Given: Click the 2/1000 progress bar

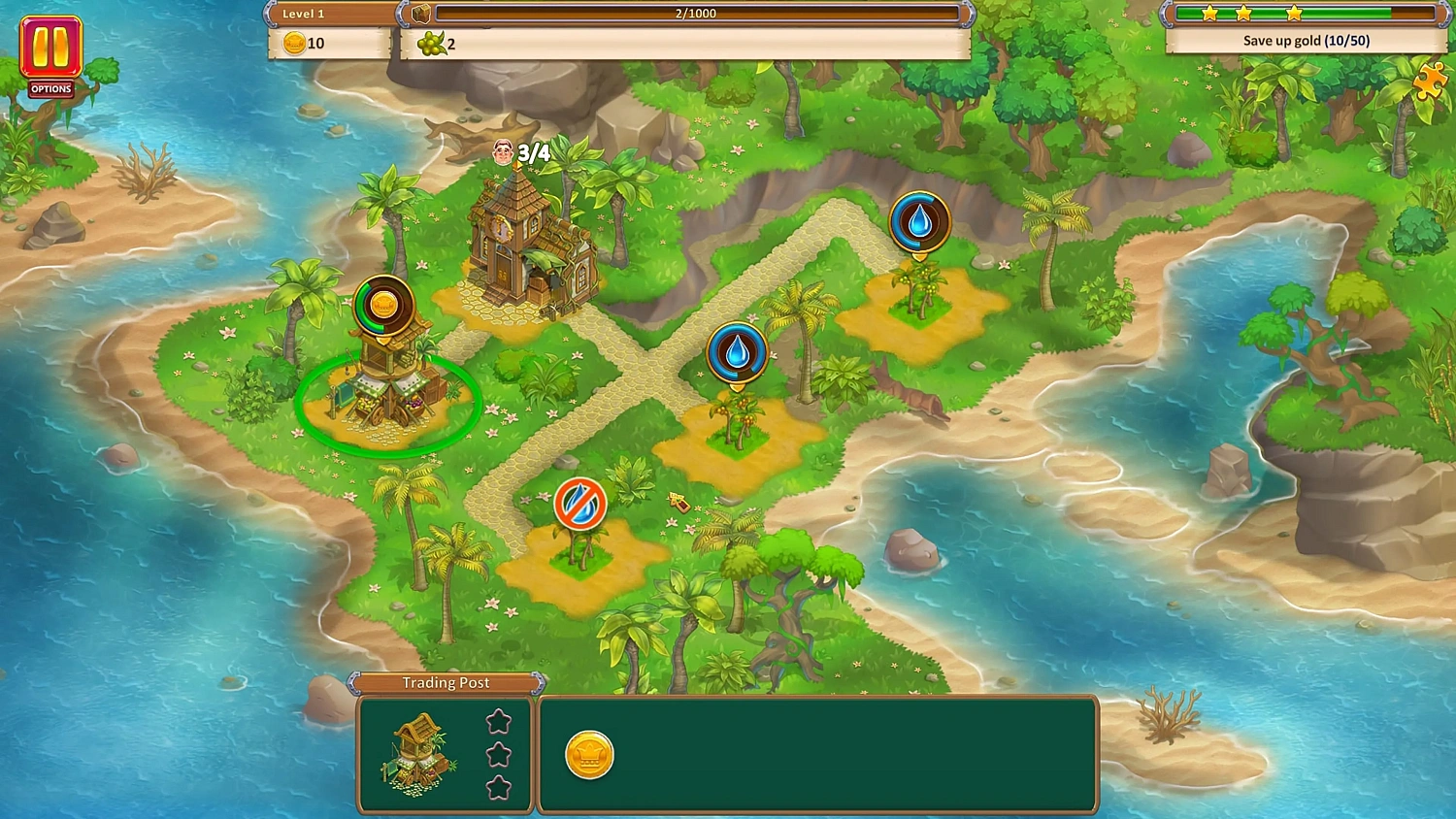Looking at the screenshot, I should pos(694,14).
